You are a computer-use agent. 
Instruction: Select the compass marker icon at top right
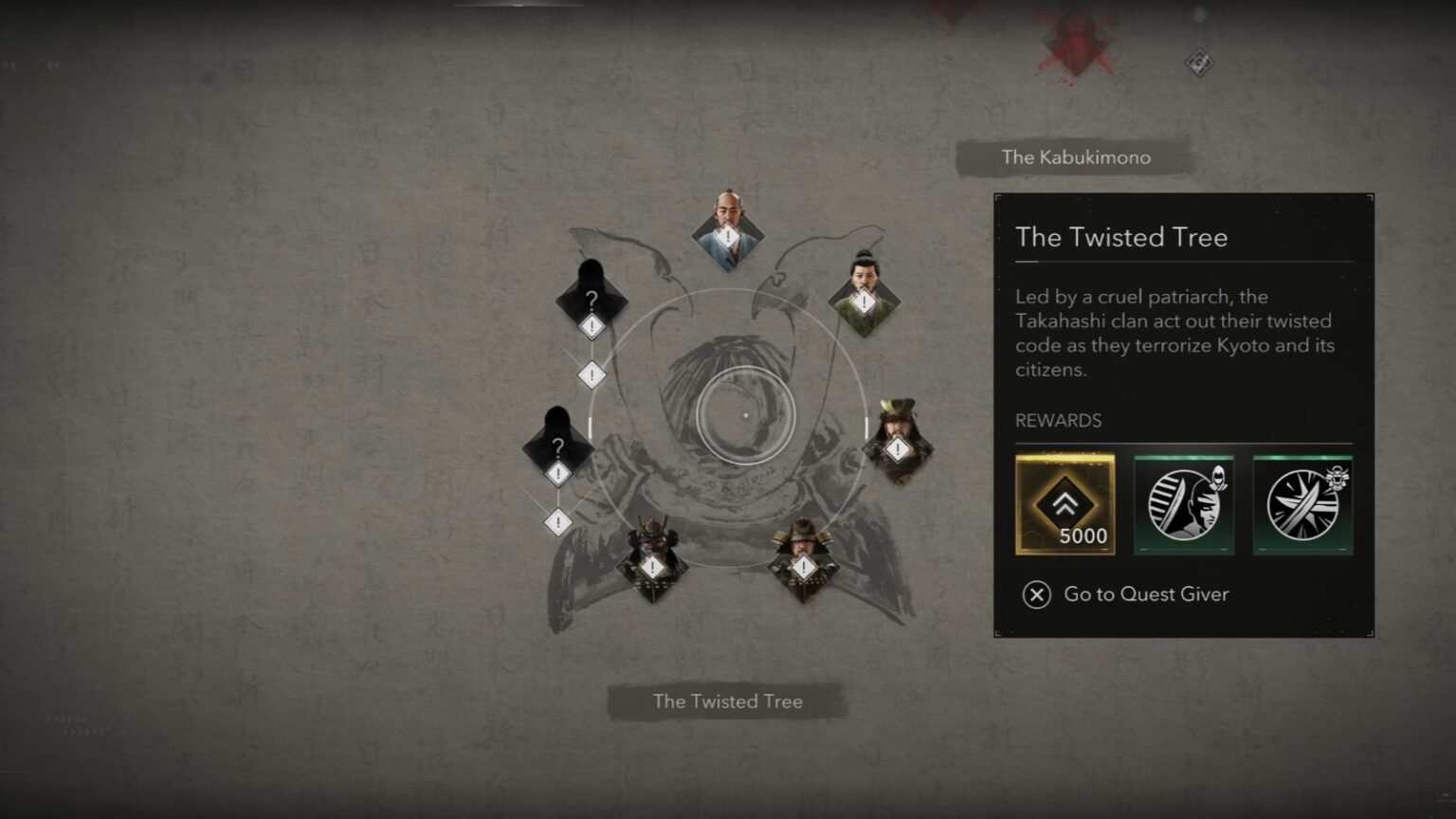pos(1198,62)
